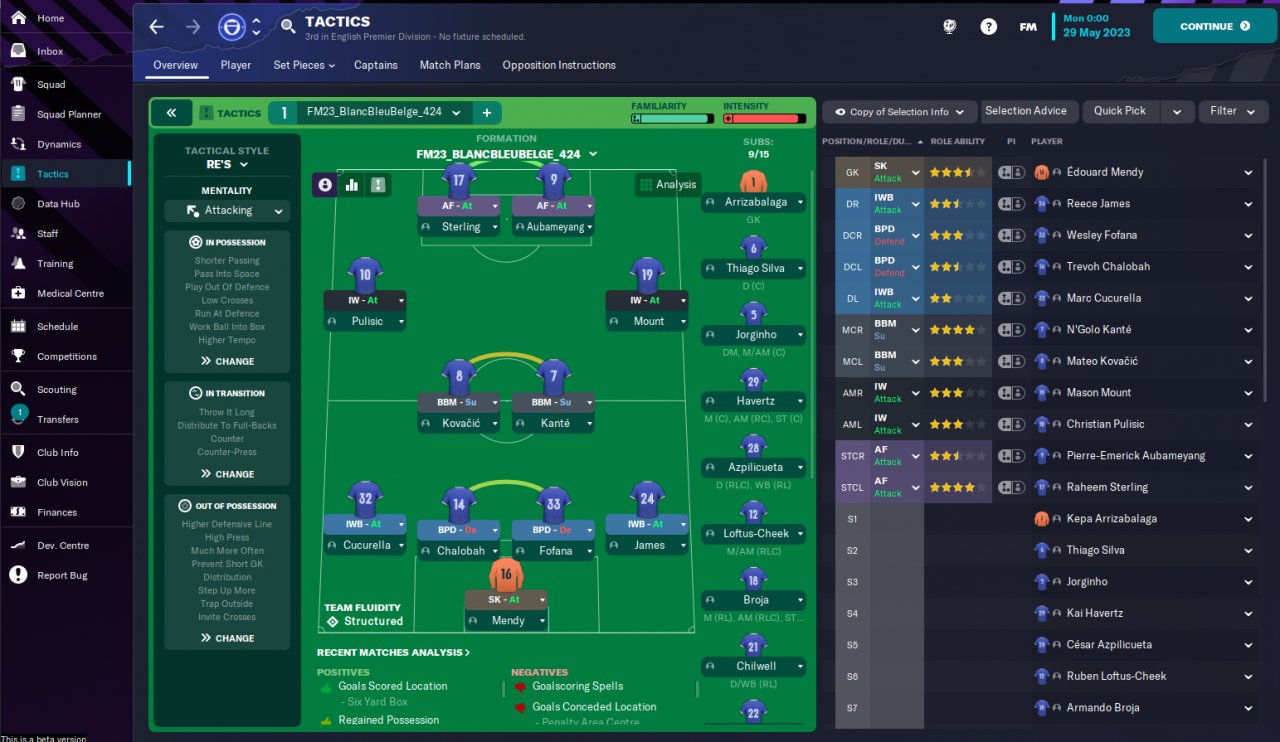Image resolution: width=1280 pixels, height=742 pixels.
Task: Go to the Squad Planner screen
Action: click(69, 114)
